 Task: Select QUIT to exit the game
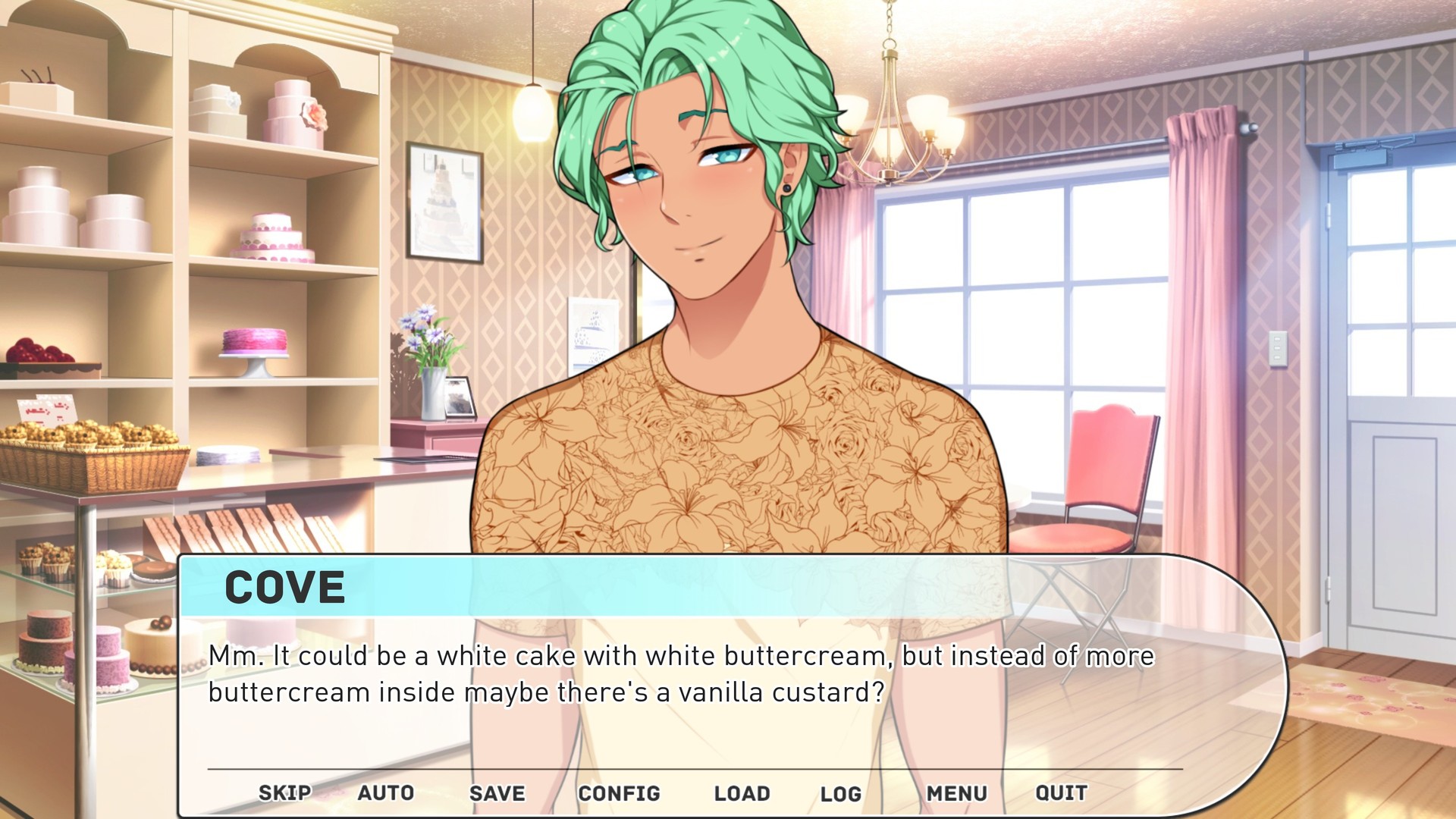pyautogui.click(x=1062, y=793)
